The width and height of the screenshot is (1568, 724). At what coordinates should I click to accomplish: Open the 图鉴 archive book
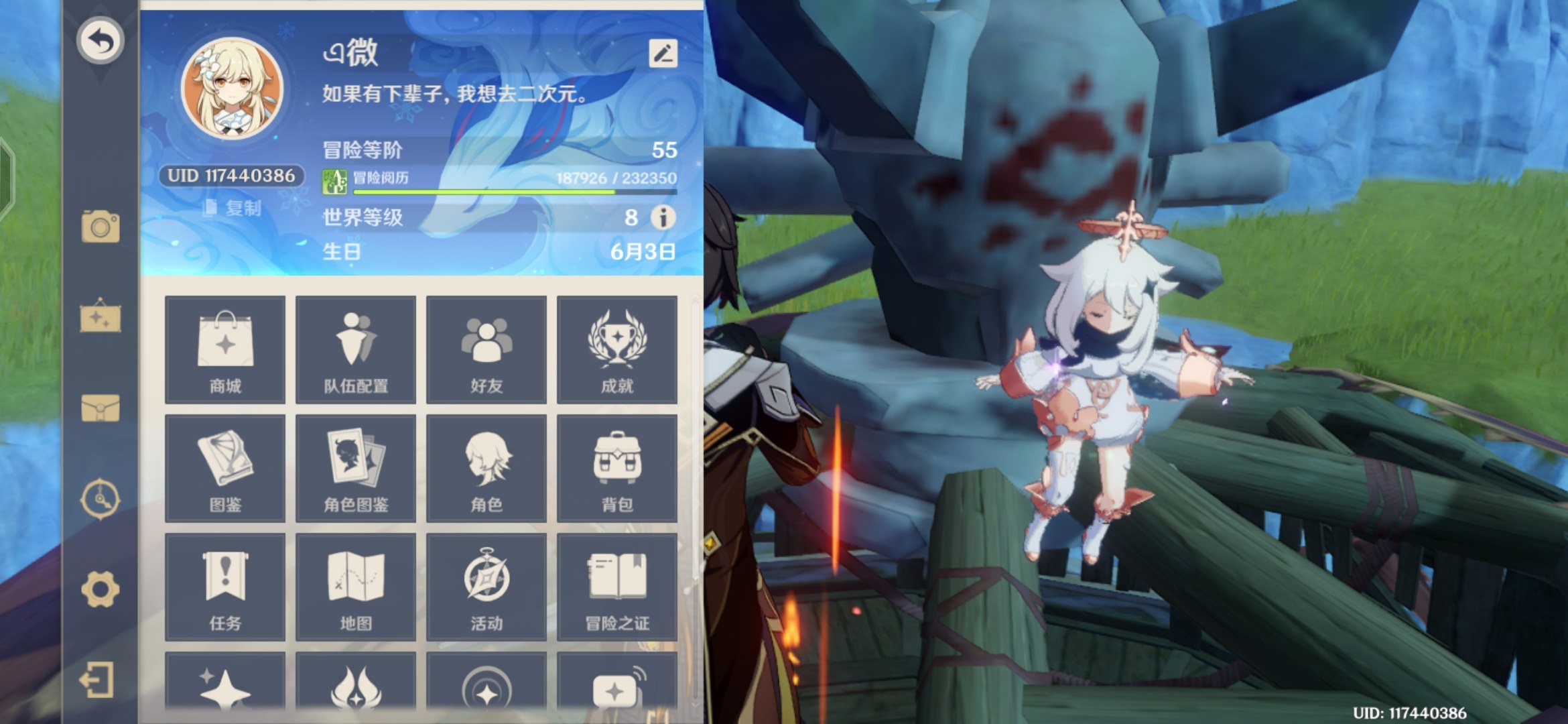click(225, 469)
